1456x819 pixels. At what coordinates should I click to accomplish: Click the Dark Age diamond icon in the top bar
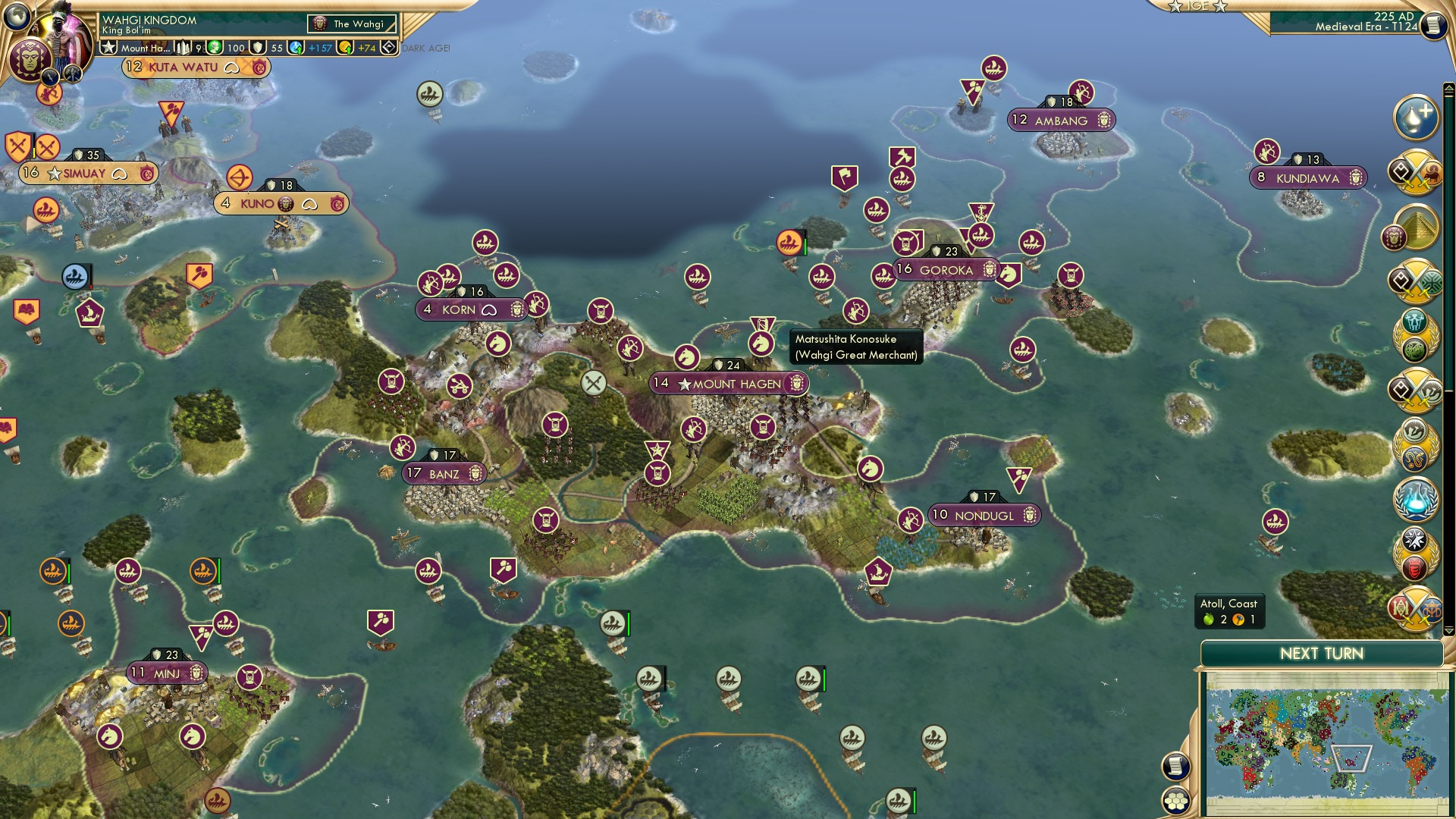[388, 47]
